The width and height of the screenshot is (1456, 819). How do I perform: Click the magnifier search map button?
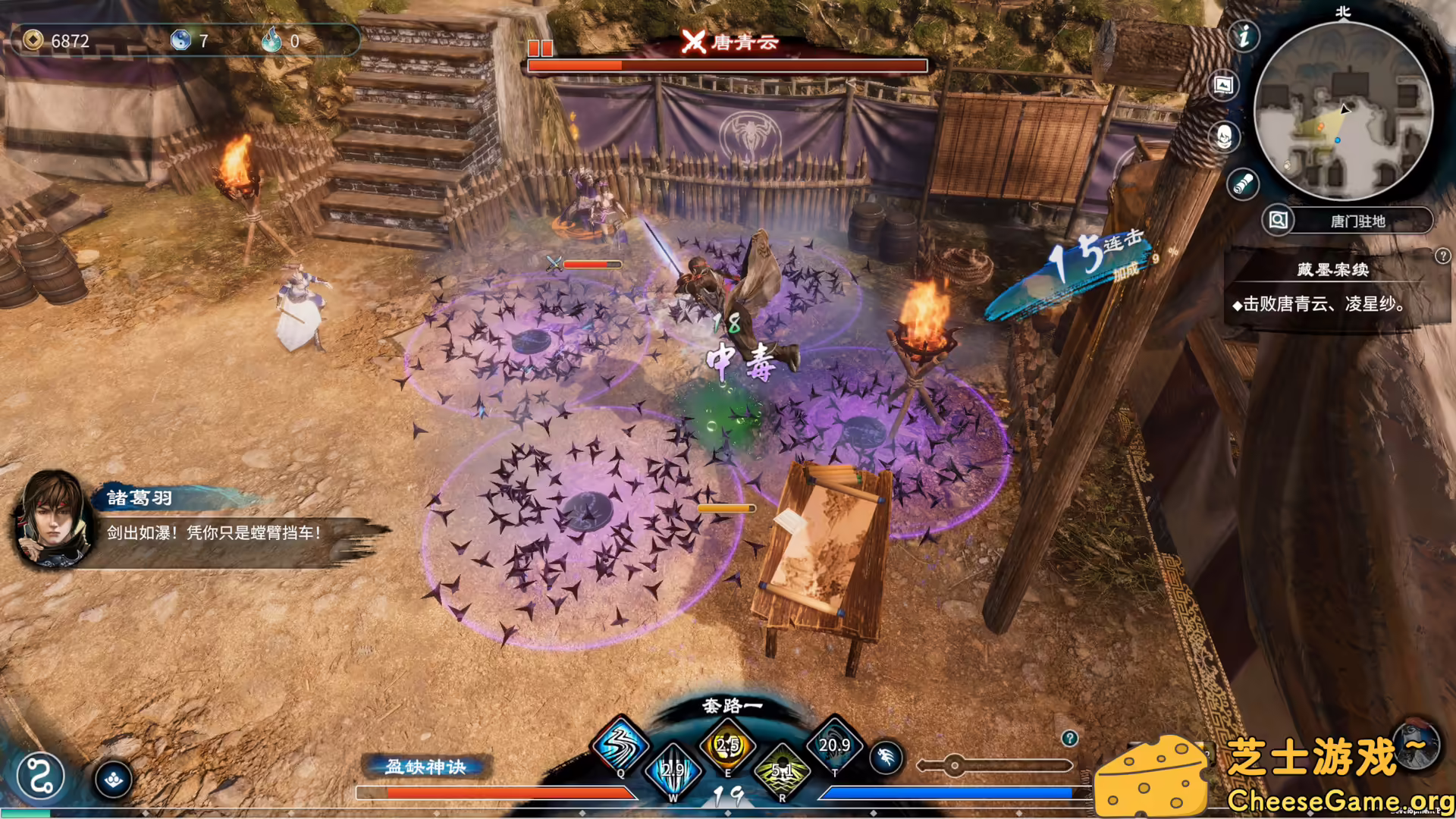click(1278, 221)
